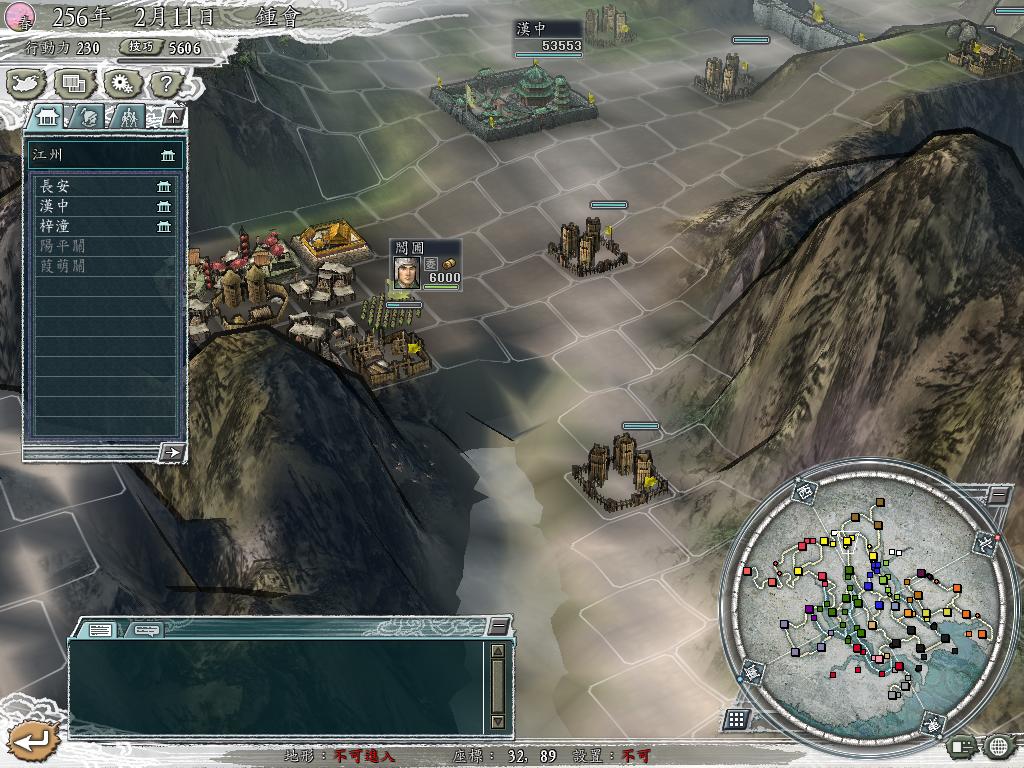Minimize the message log panel
Image resolution: width=1024 pixels, height=768 pixels.
(x=498, y=626)
